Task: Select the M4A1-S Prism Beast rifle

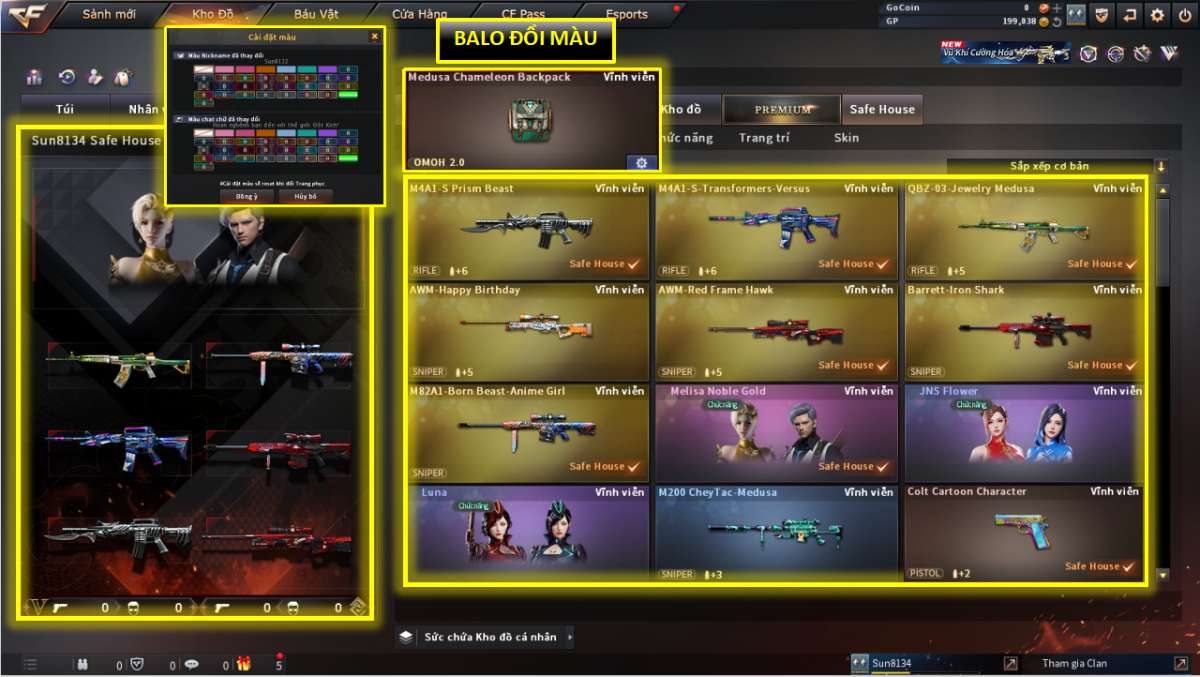Action: (527, 230)
